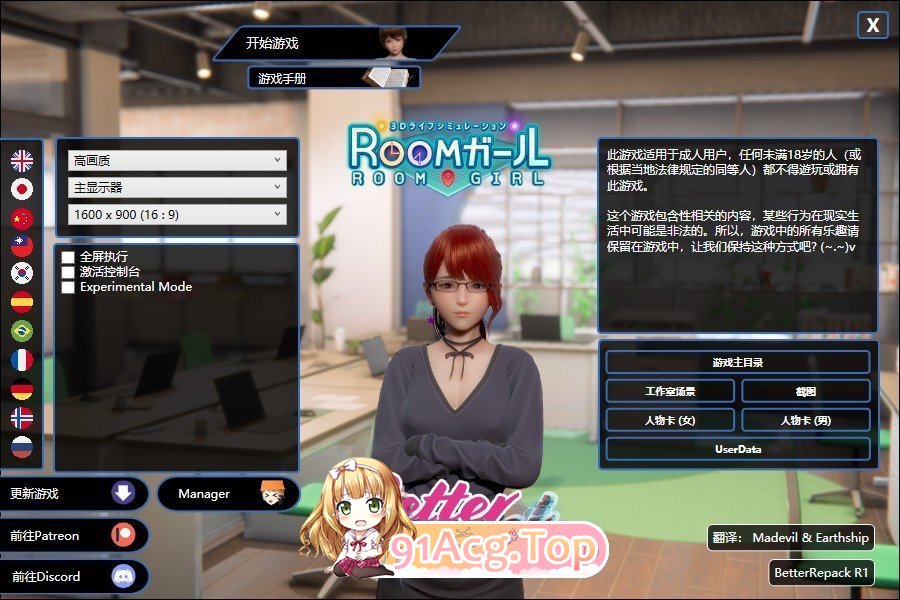Open the 截图 screenshots folder
Screen dimensions: 900x600
(805, 391)
